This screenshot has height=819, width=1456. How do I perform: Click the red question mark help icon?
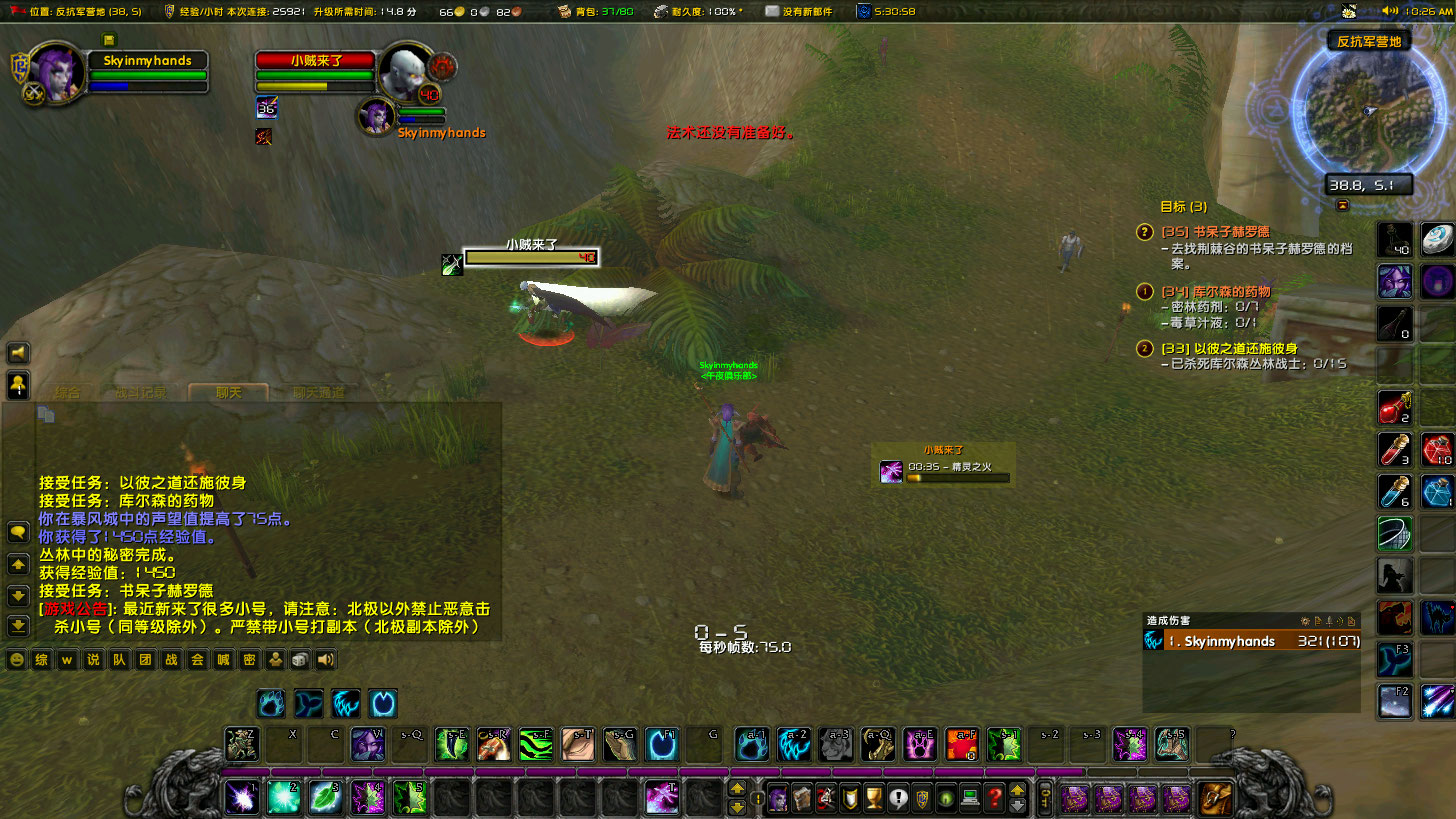(x=995, y=797)
